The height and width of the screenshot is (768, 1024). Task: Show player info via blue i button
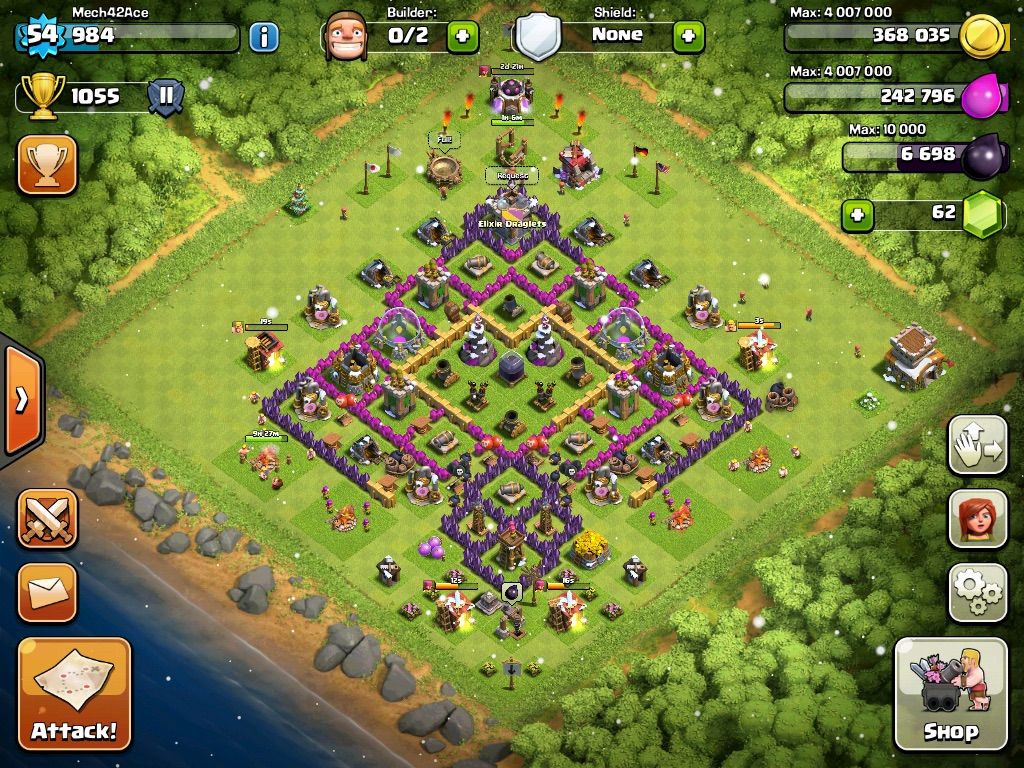(x=263, y=38)
